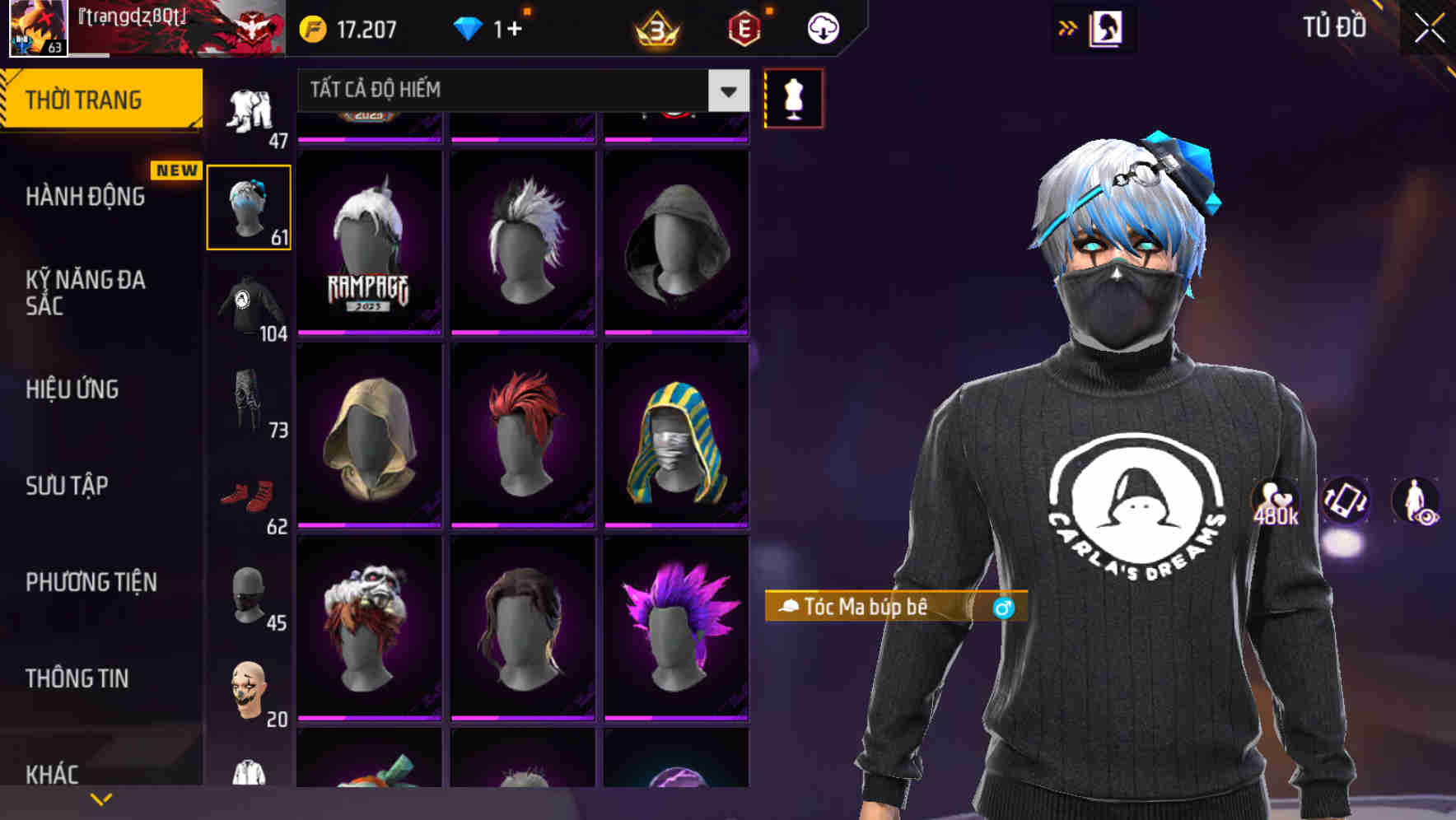The height and width of the screenshot is (820, 1456).
Task: Click the double-chevron collapse arrows top right
Action: tap(1068, 27)
